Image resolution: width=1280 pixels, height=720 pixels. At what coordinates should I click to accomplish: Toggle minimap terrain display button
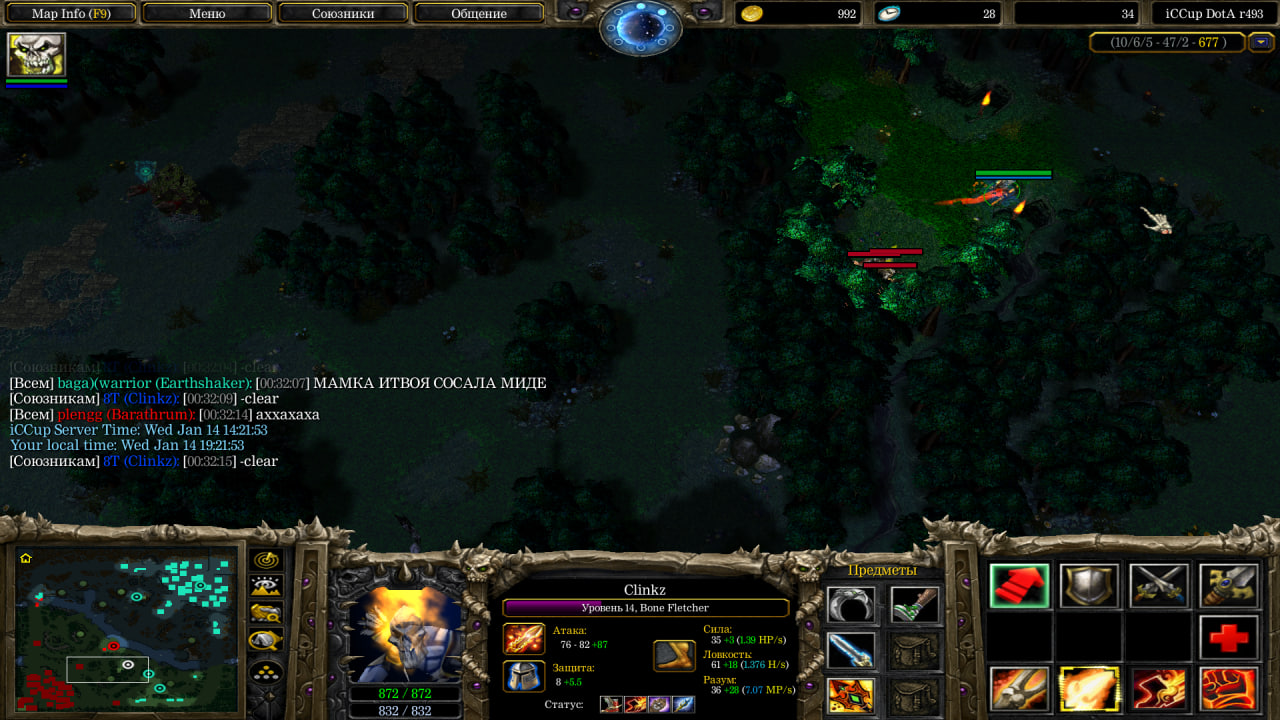(x=266, y=586)
